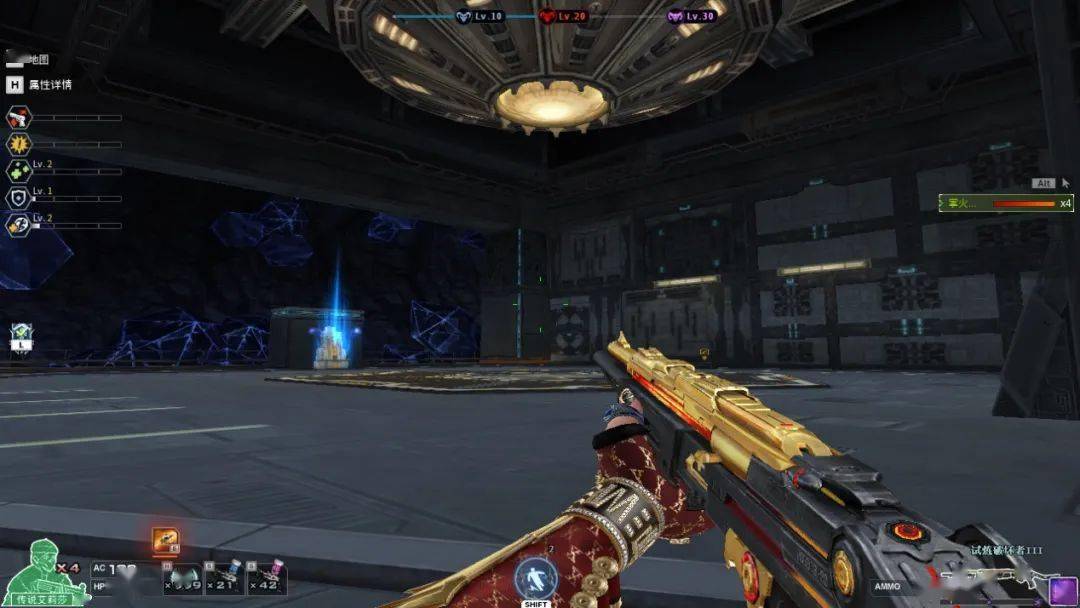Select the shield Lv. 1 attribute icon
Screen dimensions: 1080x608
(19, 198)
